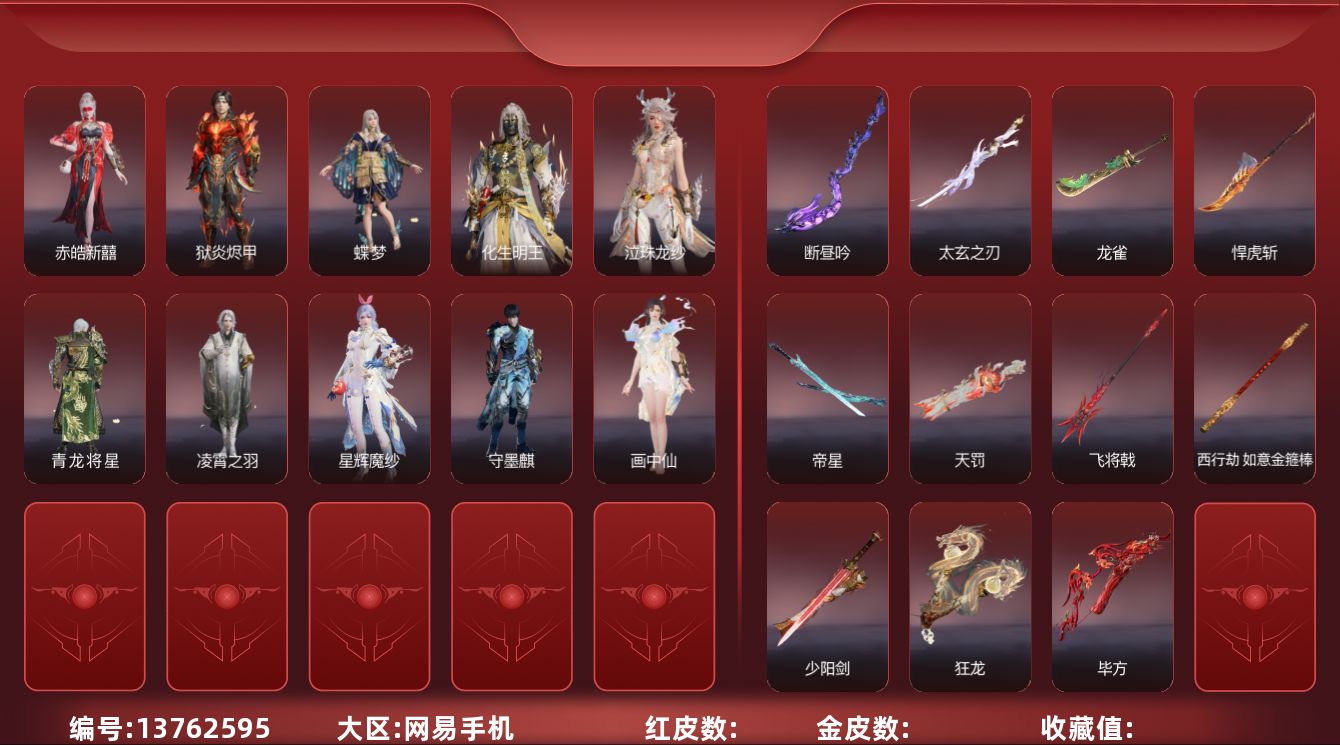Image resolution: width=1340 pixels, height=745 pixels.
Task: Select the 赤皓新囍 skin card
Action: (84, 180)
